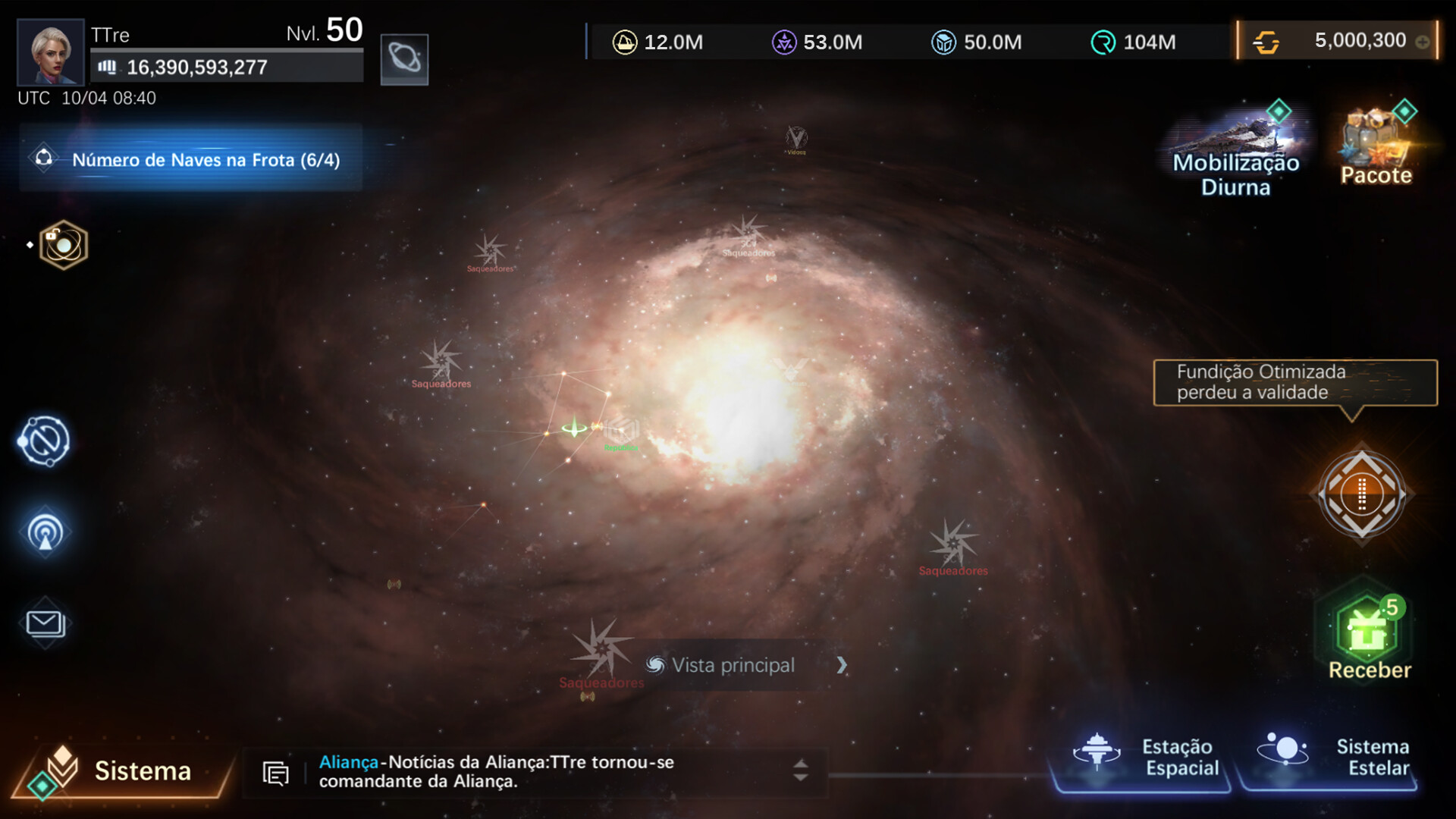Open the Mobilização Diurna event
Screen dimensions: 1456x819
(x=1235, y=150)
